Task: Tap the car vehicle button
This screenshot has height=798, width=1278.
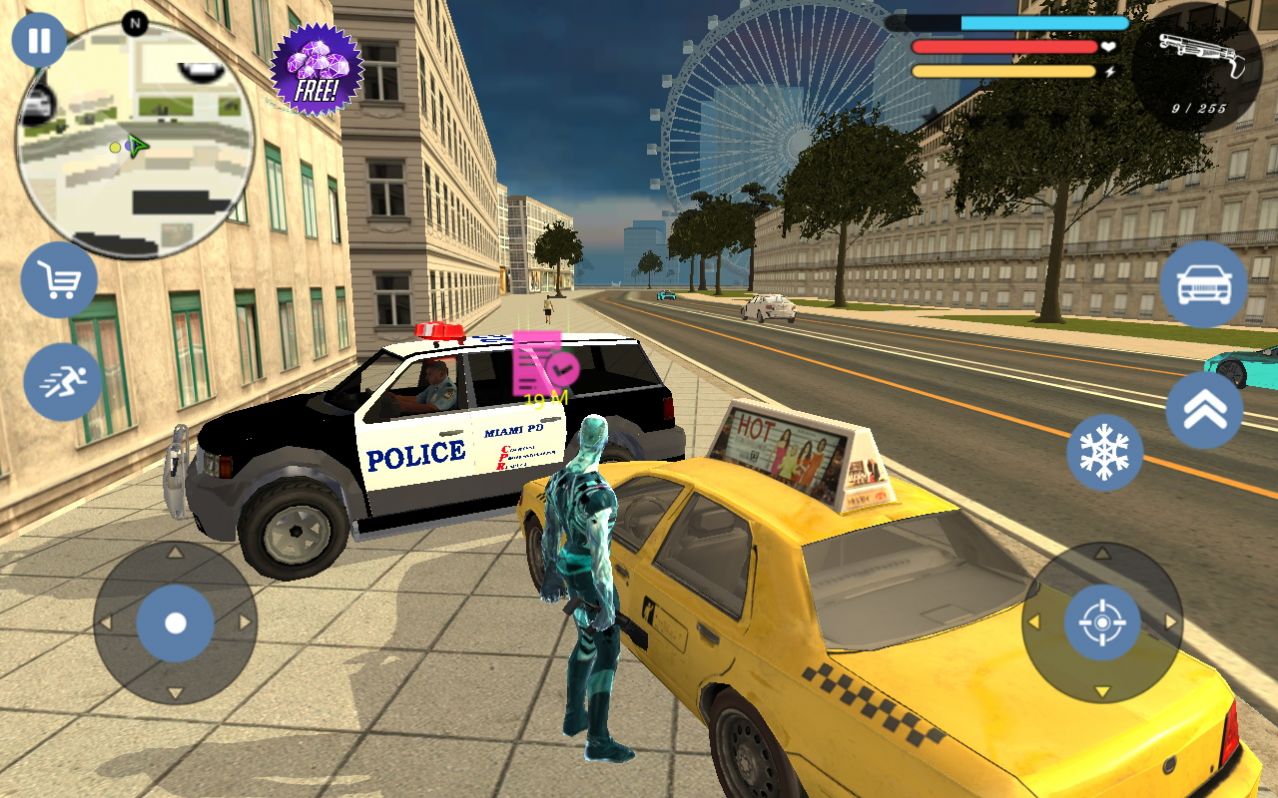Action: click(1203, 285)
